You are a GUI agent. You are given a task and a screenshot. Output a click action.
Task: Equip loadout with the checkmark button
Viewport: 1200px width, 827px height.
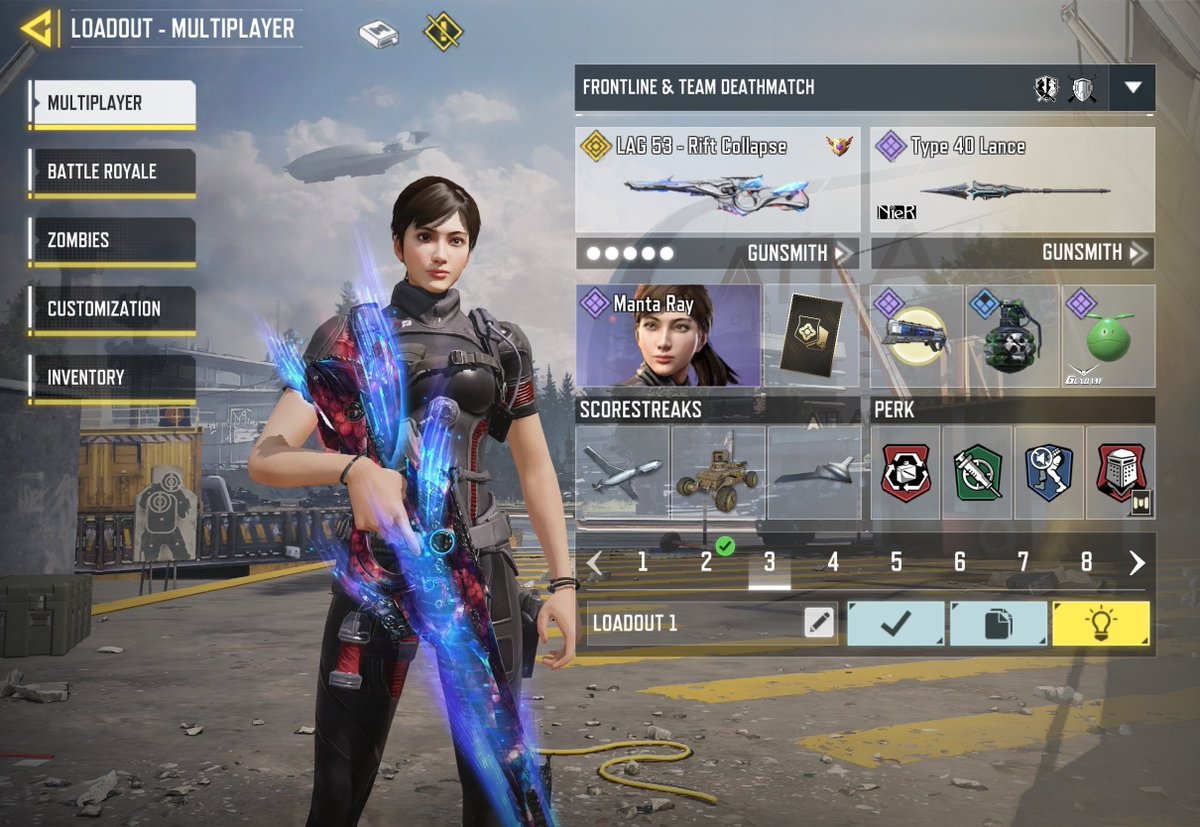(x=895, y=623)
